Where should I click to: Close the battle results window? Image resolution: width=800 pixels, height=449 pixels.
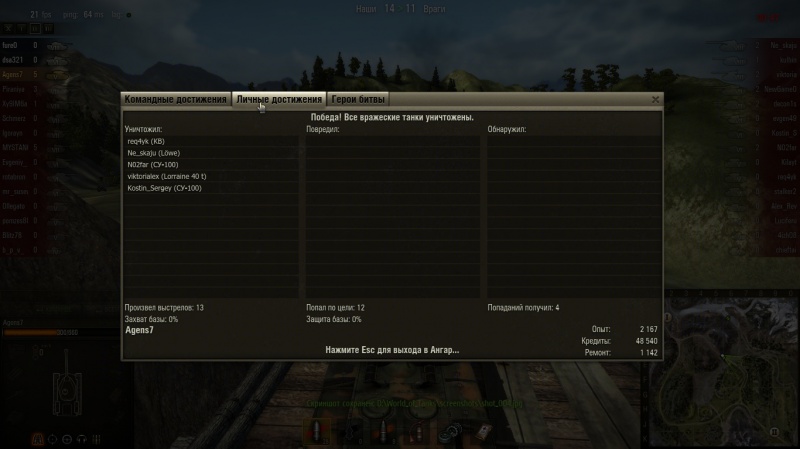click(x=655, y=100)
